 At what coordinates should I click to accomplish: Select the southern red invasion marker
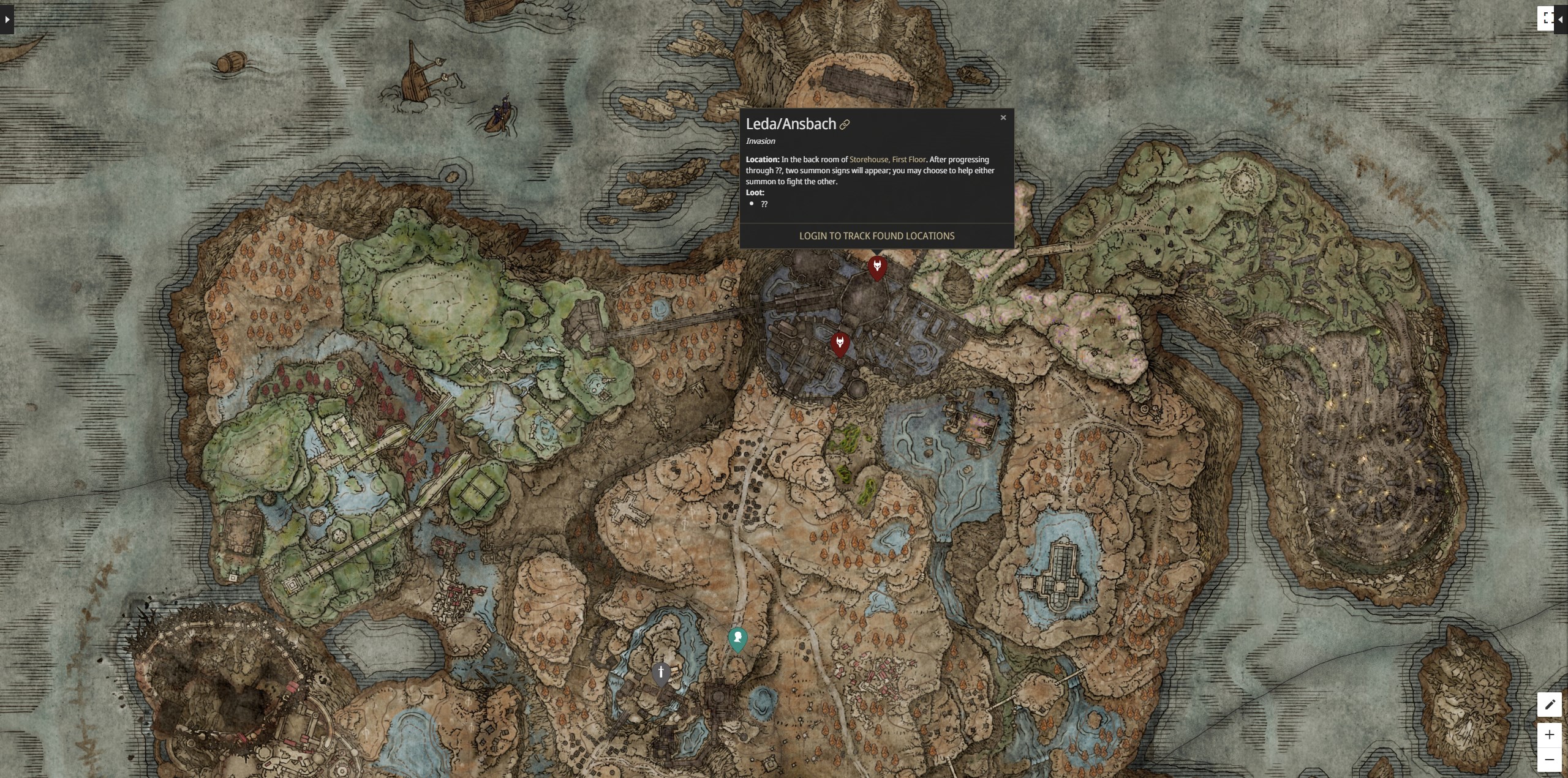pos(840,344)
